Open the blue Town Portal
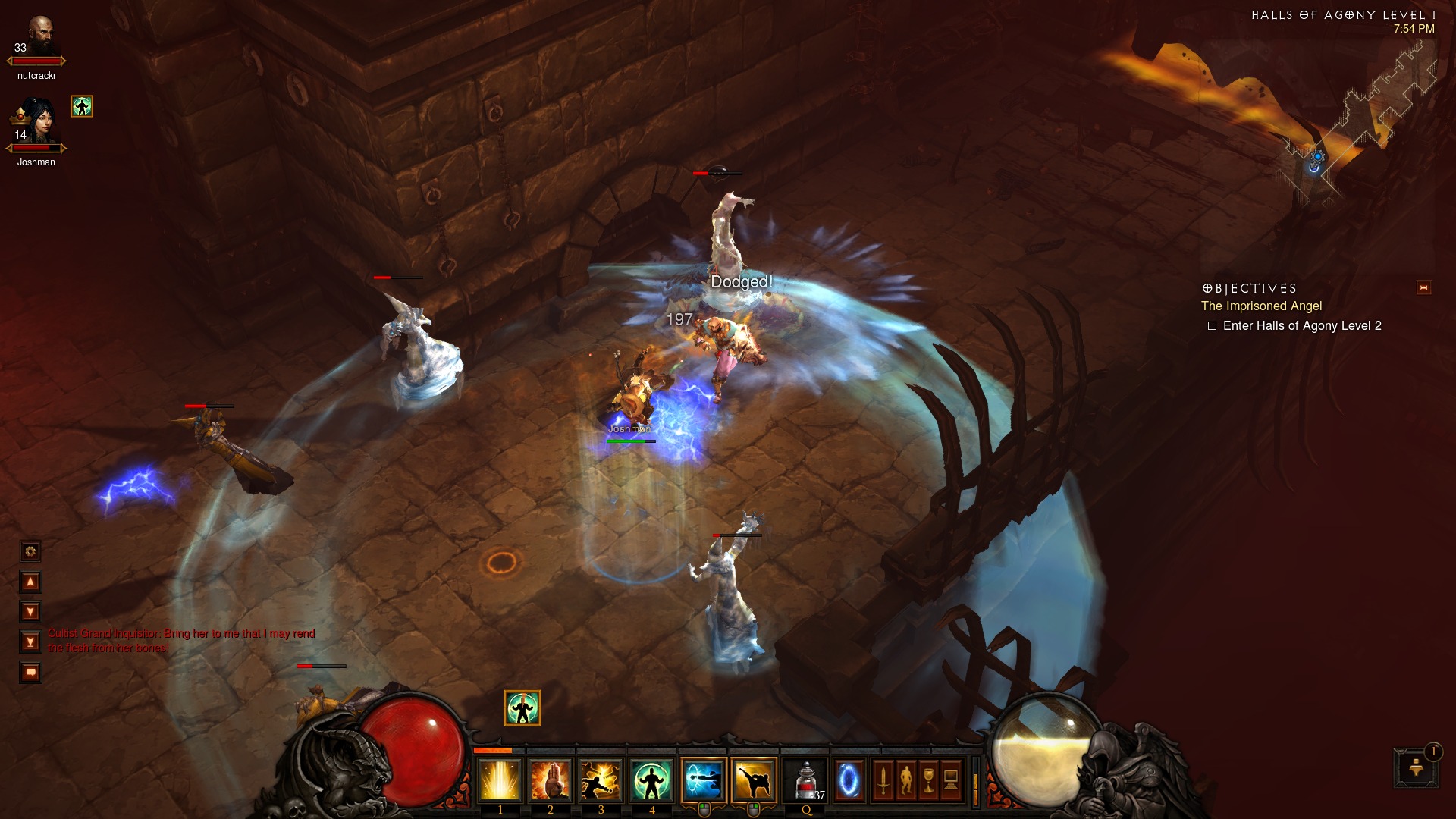Image resolution: width=1456 pixels, height=819 pixels. (x=849, y=780)
